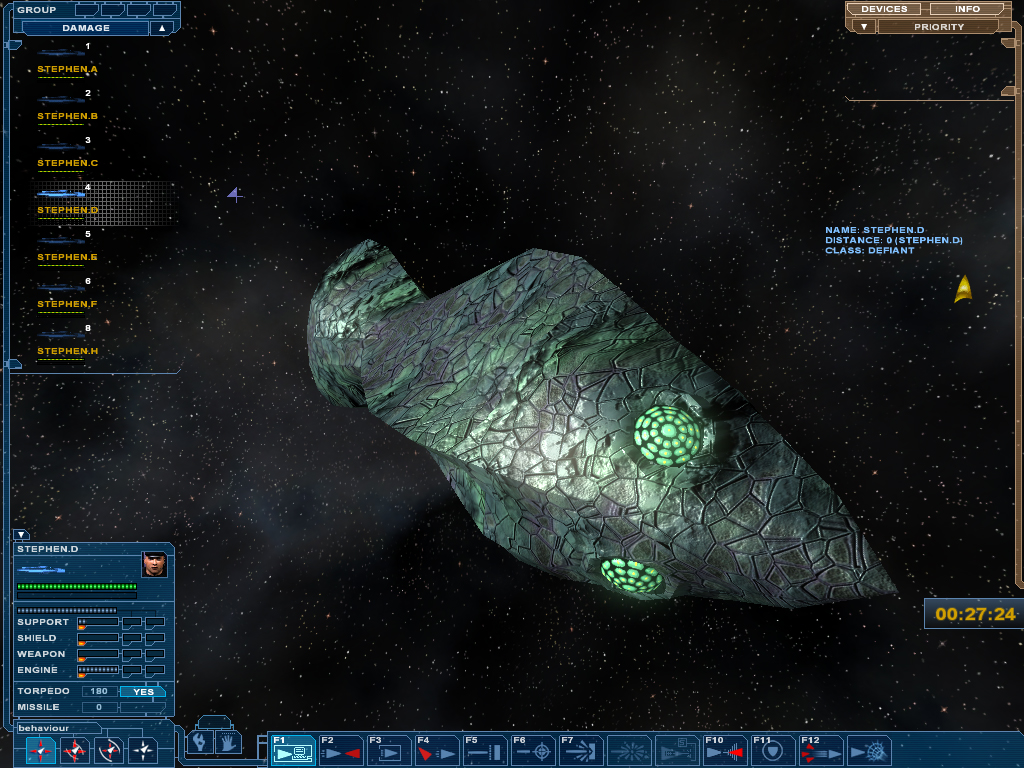Click the officer portrait in ship panel
The image size is (1024, 768).
[x=154, y=564]
